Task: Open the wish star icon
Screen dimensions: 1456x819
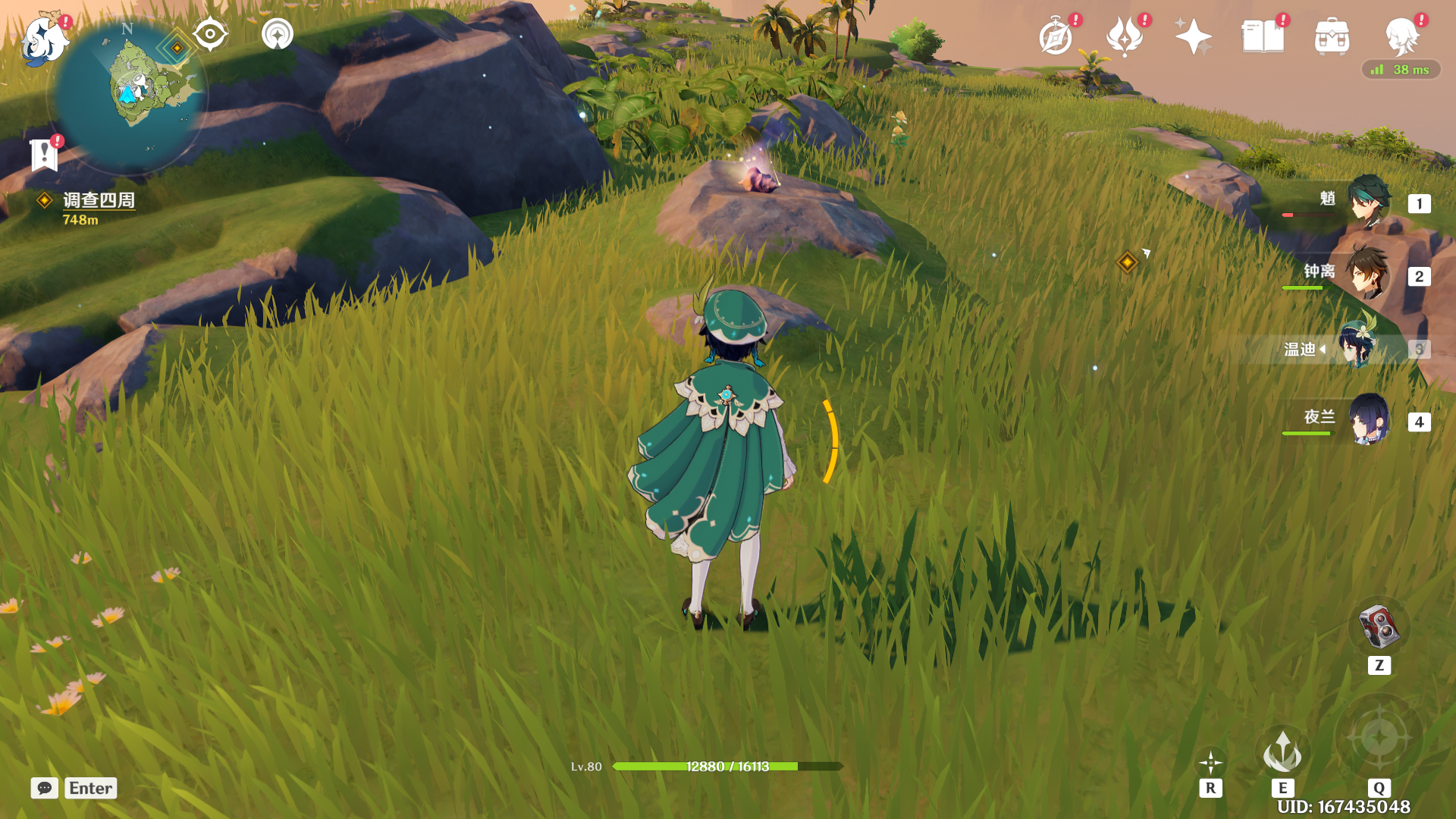Action: [1193, 36]
